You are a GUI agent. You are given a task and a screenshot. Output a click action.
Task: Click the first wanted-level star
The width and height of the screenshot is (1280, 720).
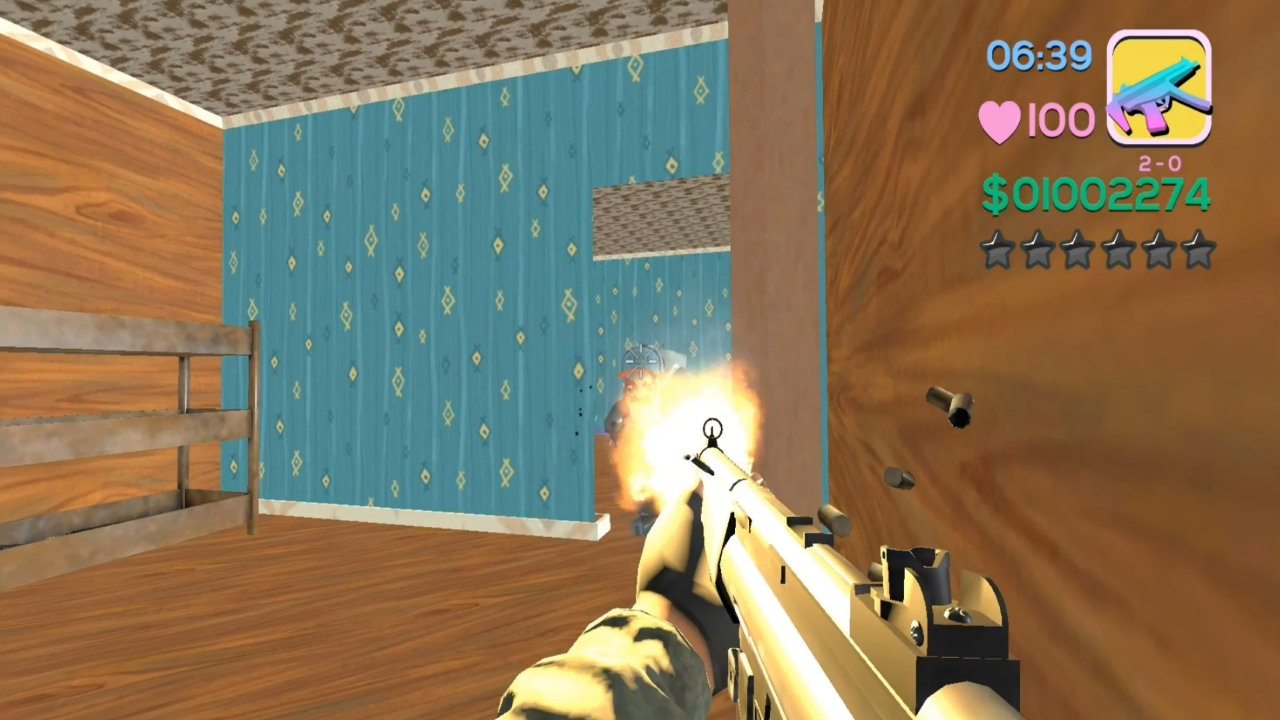998,251
